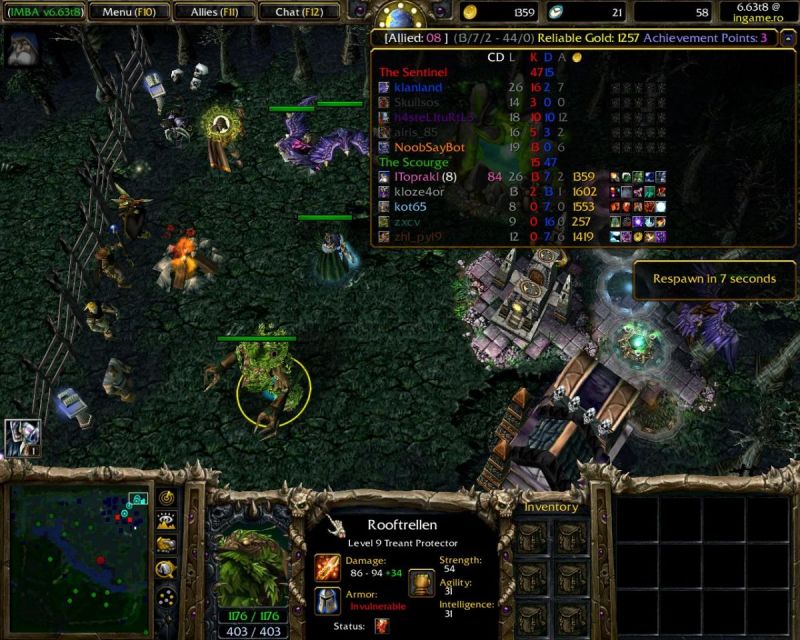The width and height of the screenshot is (800, 640).
Task: Open the Menu (F10) button
Action: (126, 12)
